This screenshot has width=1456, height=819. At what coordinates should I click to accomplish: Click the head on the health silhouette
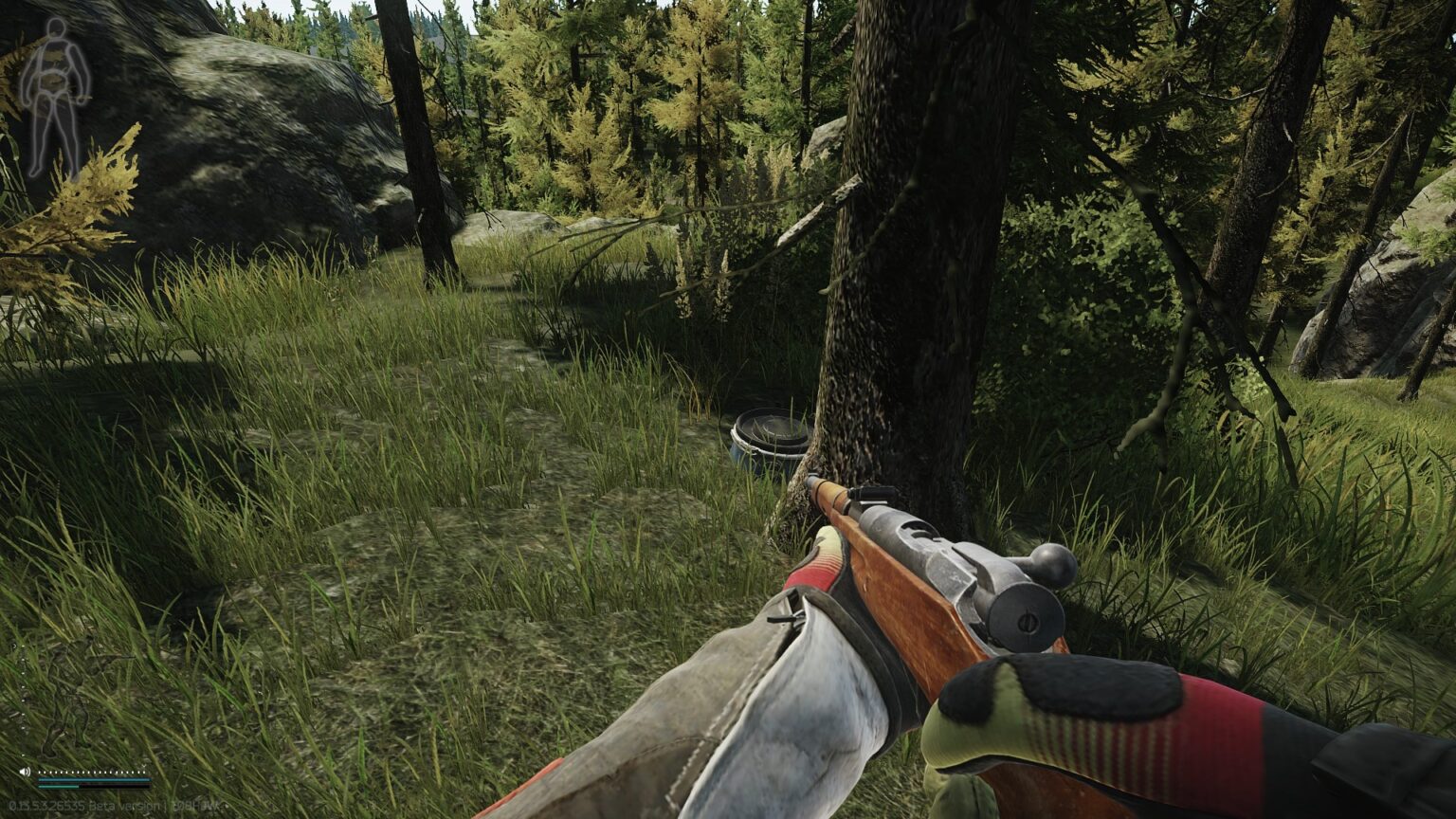(x=56, y=27)
